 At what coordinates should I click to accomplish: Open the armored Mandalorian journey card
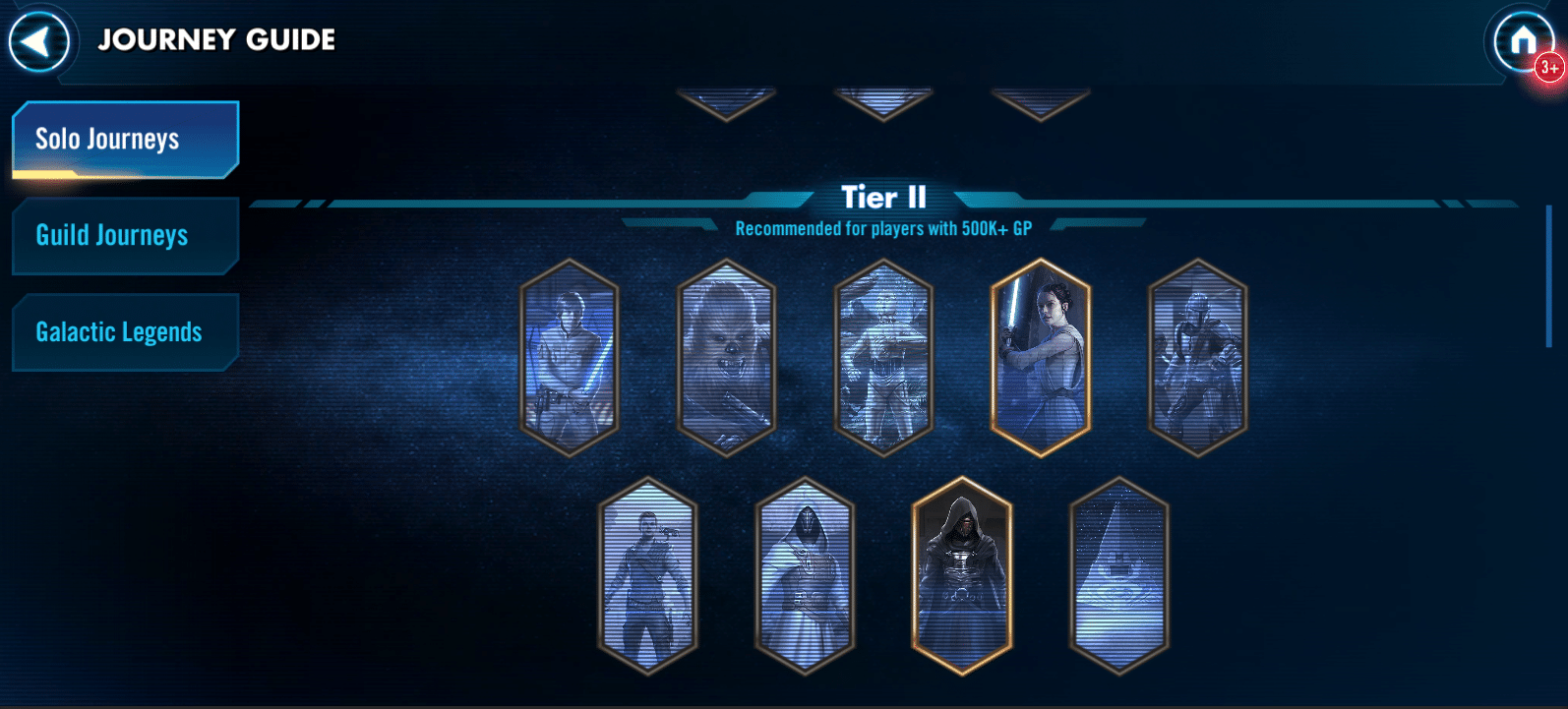(x=1198, y=358)
